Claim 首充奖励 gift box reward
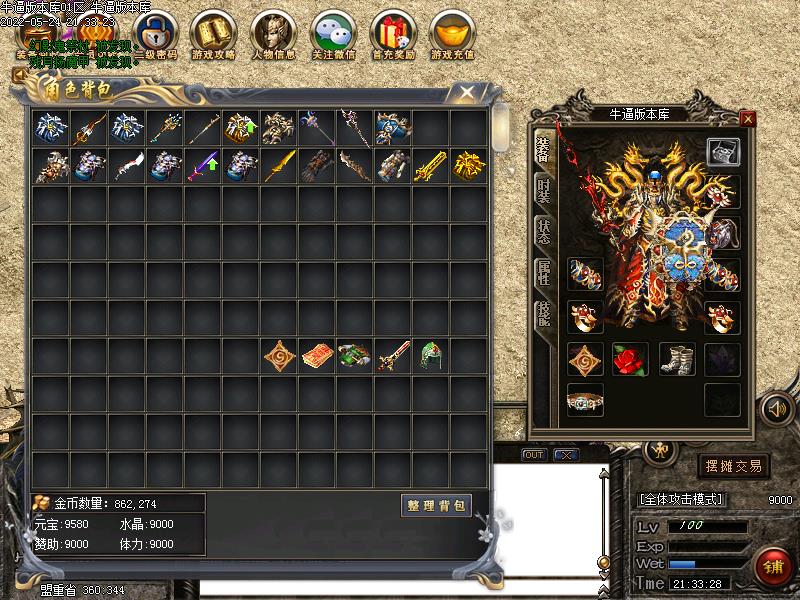800x600 pixels. [393, 35]
